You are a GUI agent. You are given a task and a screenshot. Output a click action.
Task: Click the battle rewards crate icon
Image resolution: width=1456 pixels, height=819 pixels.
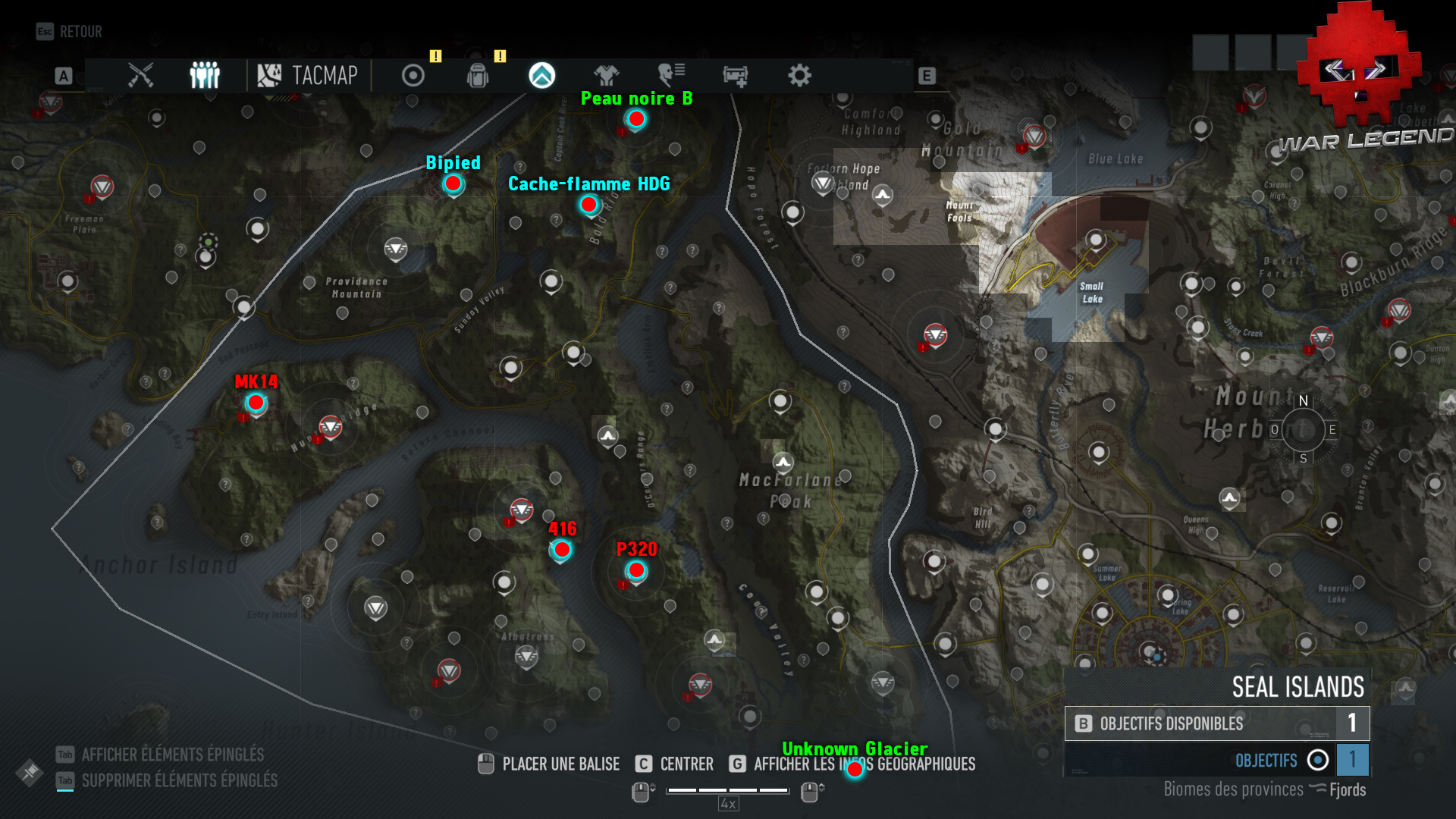pos(735,75)
